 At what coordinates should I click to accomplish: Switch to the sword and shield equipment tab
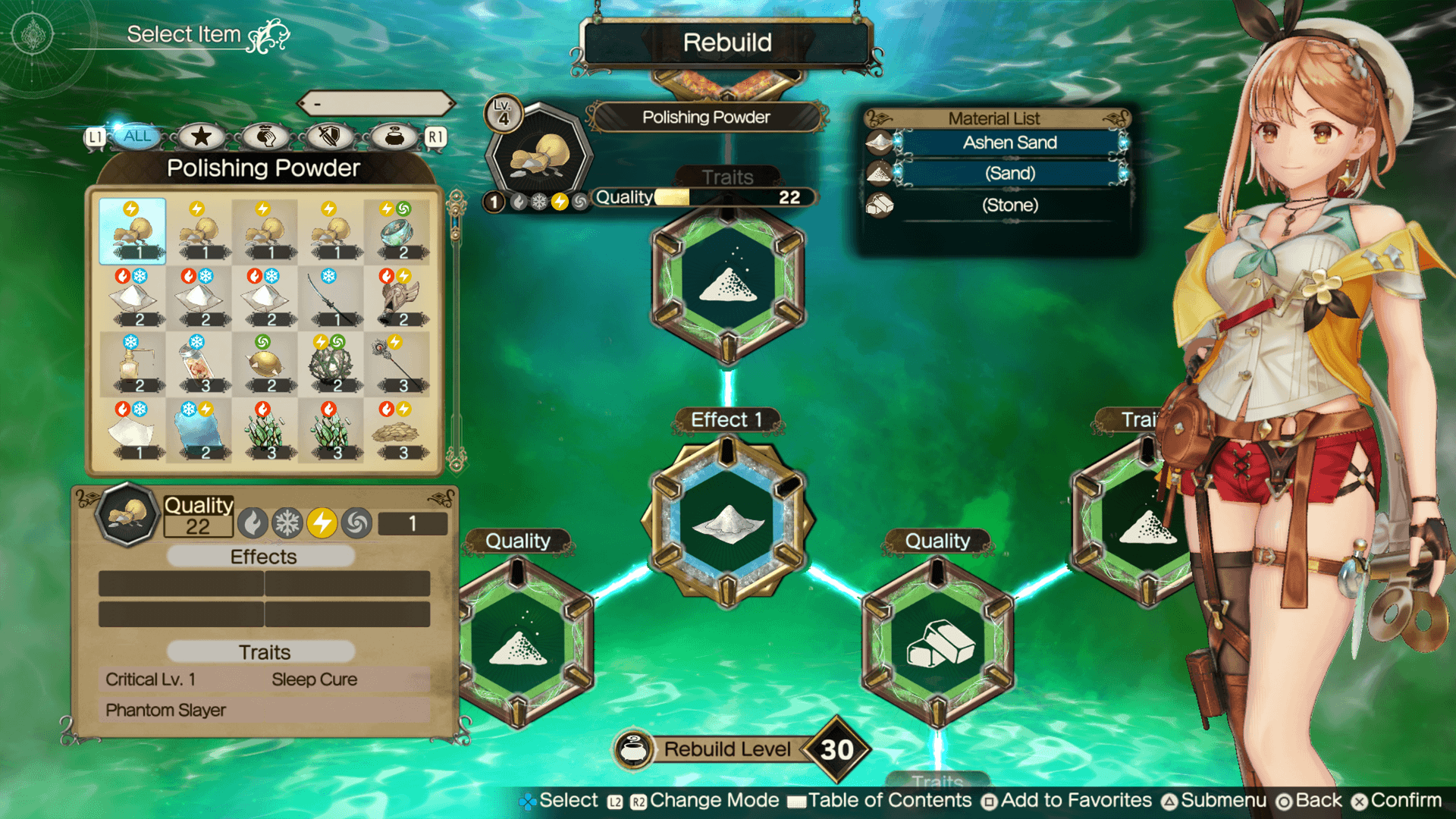point(328,136)
